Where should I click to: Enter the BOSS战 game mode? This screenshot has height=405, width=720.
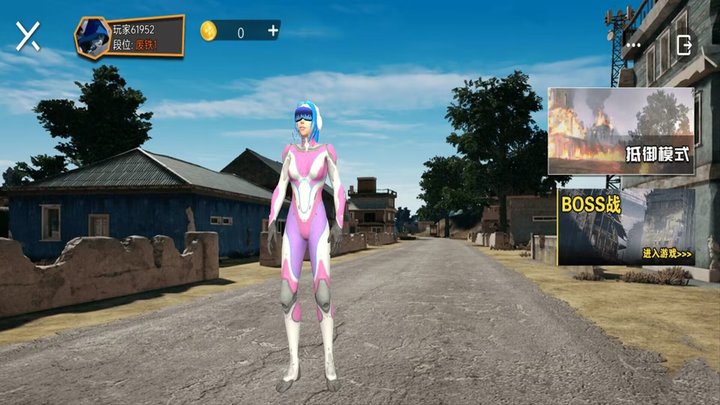click(x=626, y=227)
